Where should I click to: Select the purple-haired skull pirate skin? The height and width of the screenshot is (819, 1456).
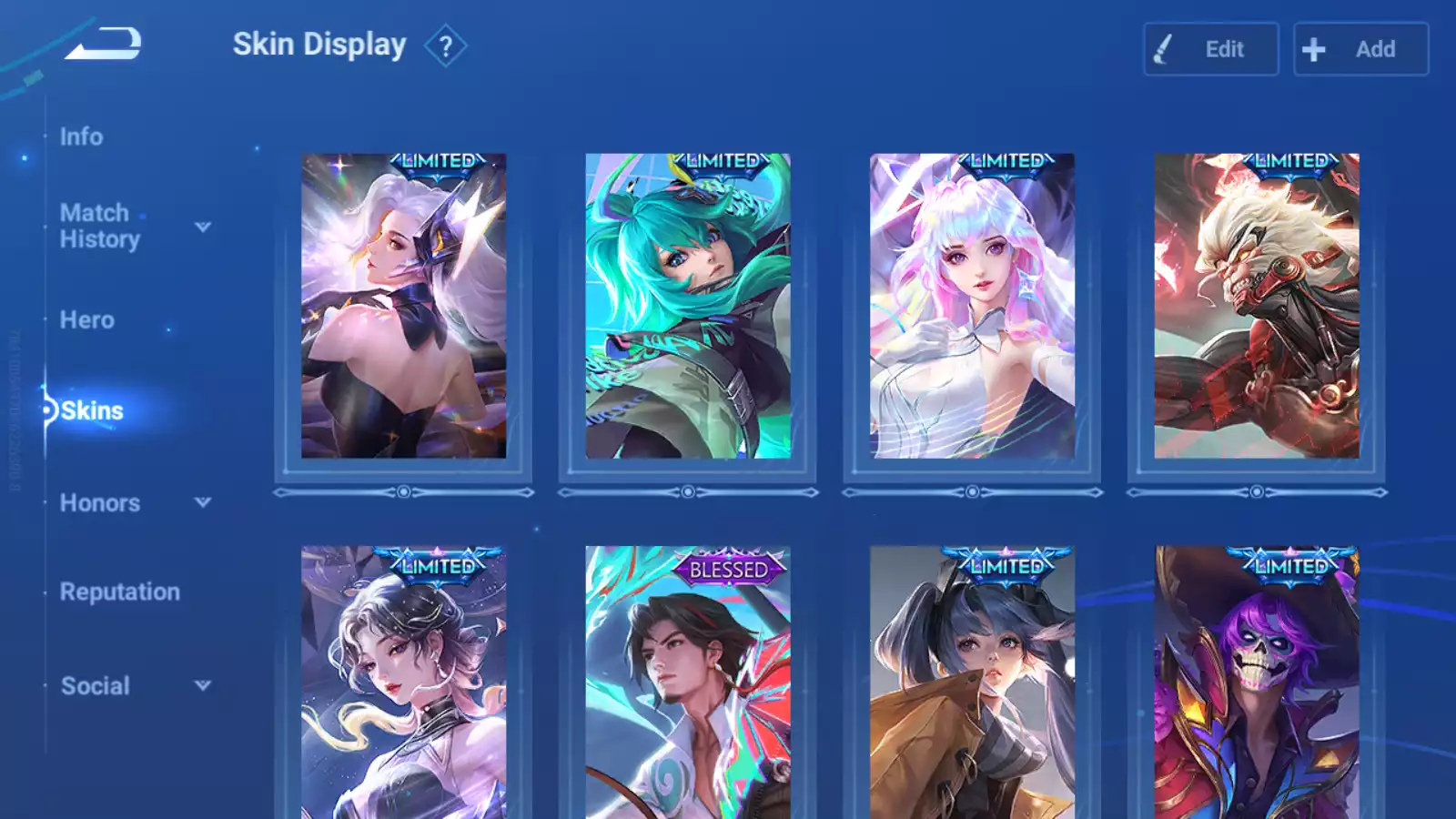click(1257, 682)
